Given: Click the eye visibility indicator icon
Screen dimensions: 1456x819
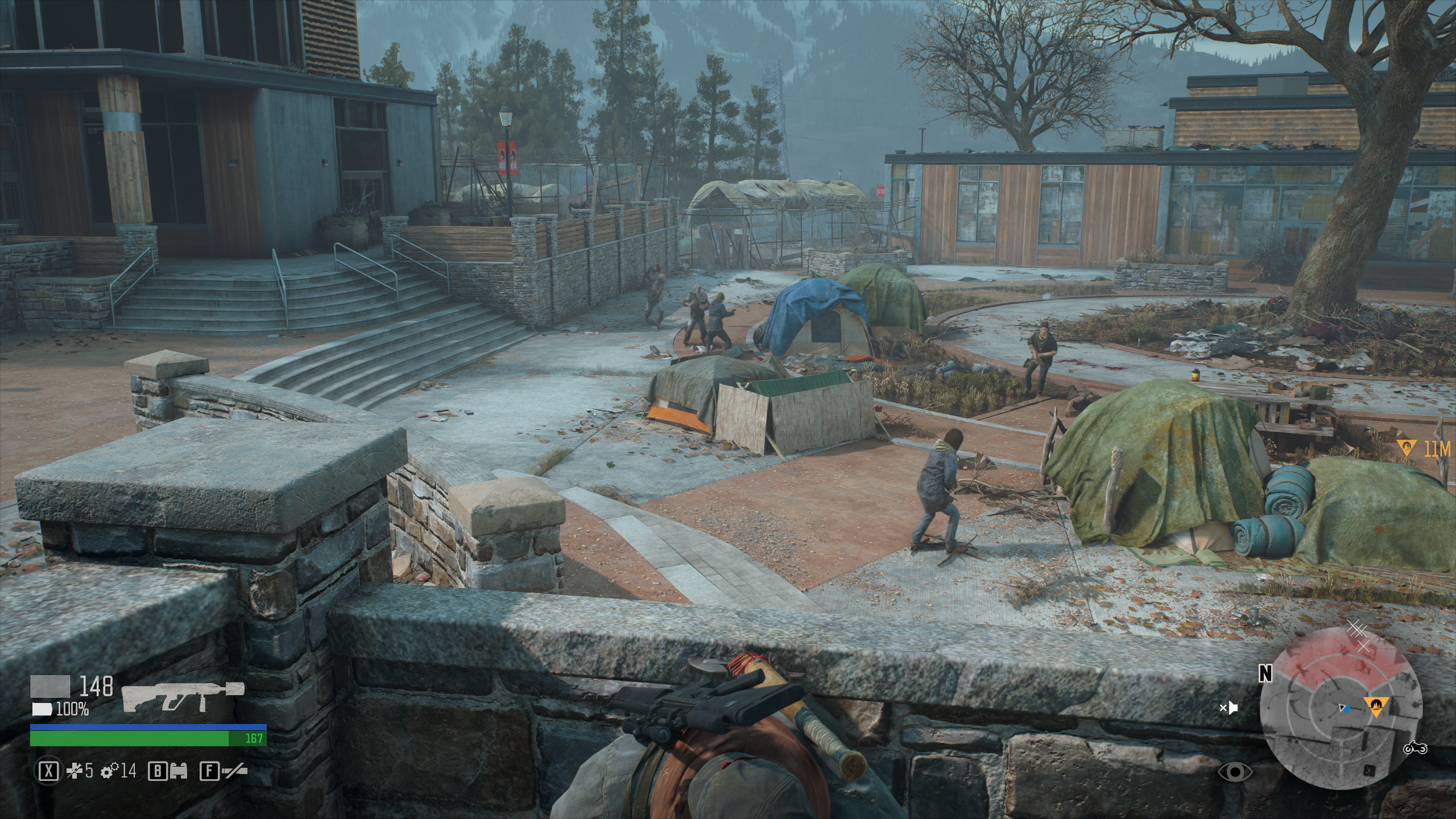Looking at the screenshot, I should click(1235, 772).
